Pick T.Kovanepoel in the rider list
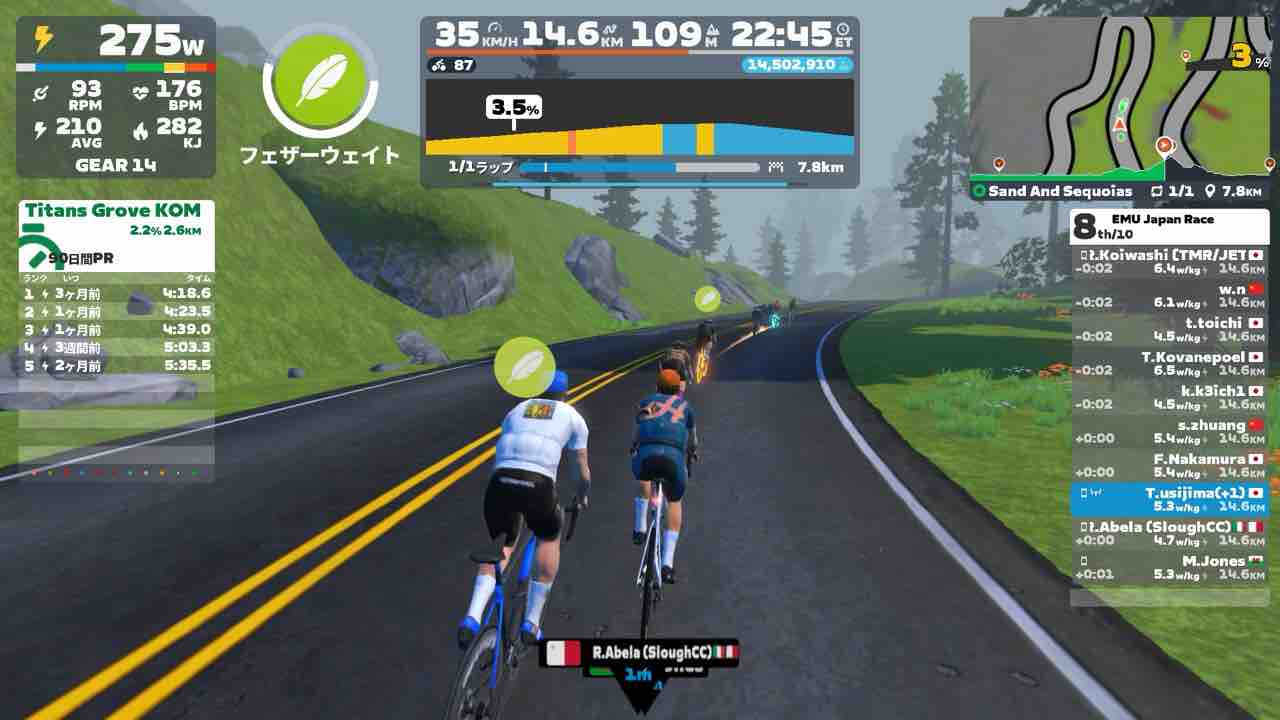The image size is (1280, 720). click(1169, 364)
